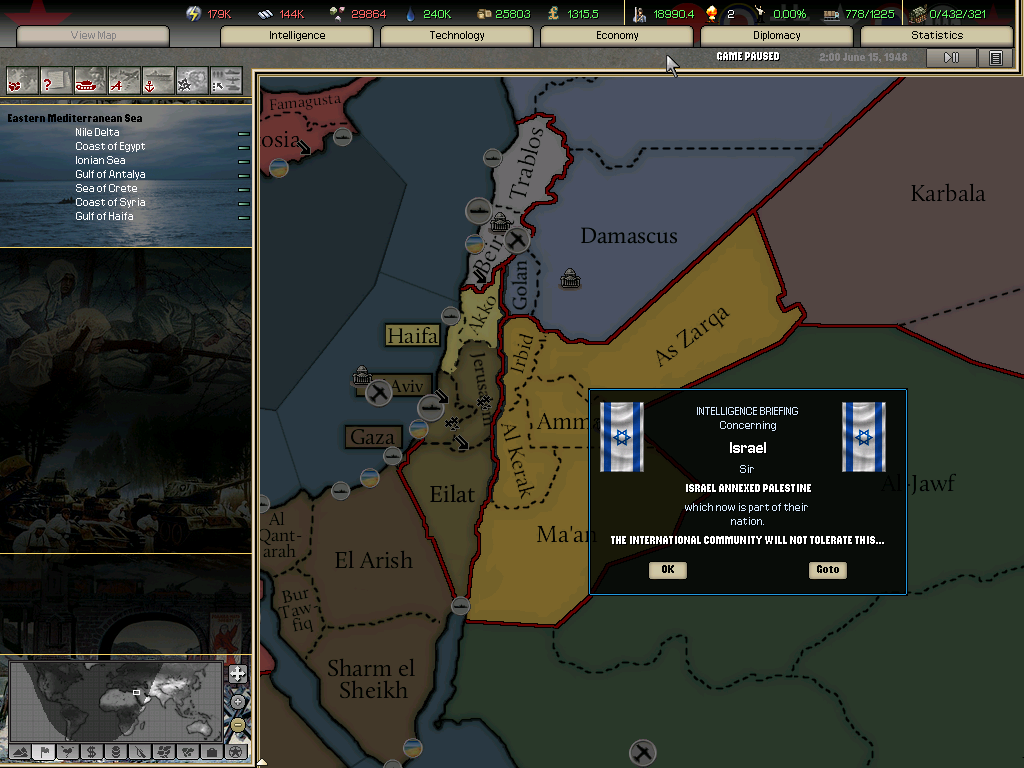Image resolution: width=1024 pixels, height=768 pixels.
Task: Open the Economy tab
Action: [617, 36]
